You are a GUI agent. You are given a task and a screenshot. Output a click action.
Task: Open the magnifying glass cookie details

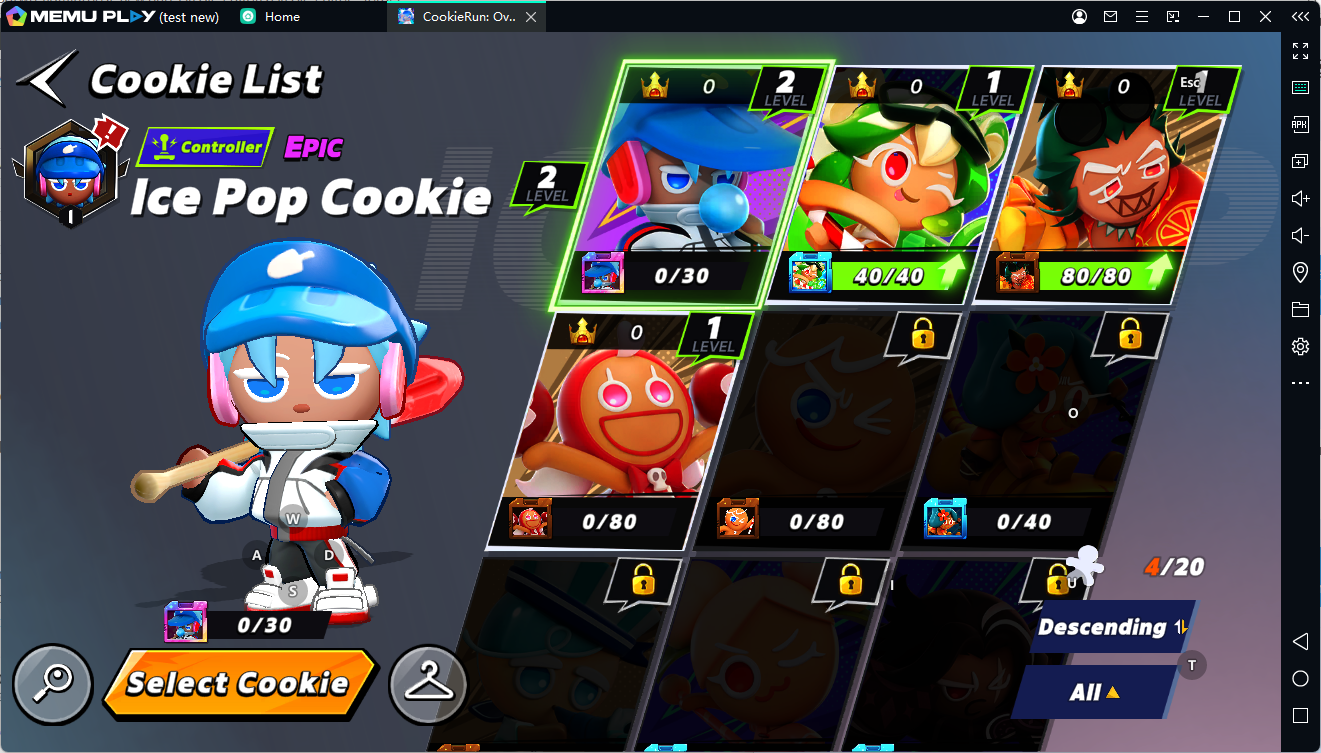[53, 685]
